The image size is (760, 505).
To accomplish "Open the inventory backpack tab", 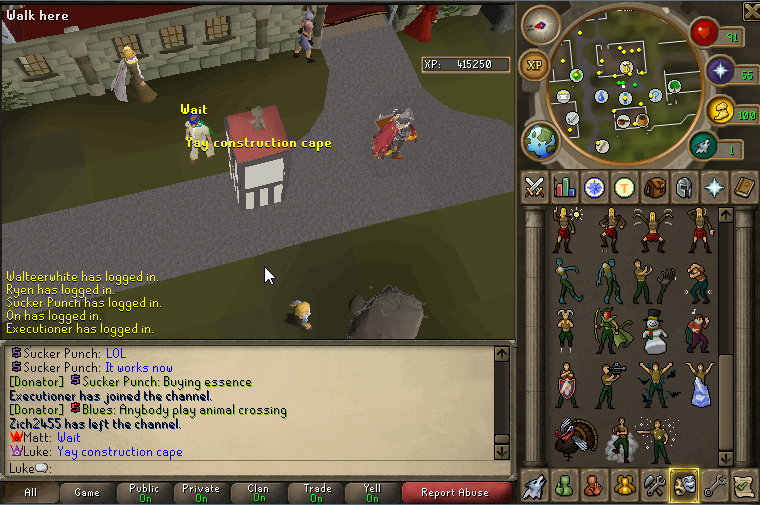I will [655, 187].
